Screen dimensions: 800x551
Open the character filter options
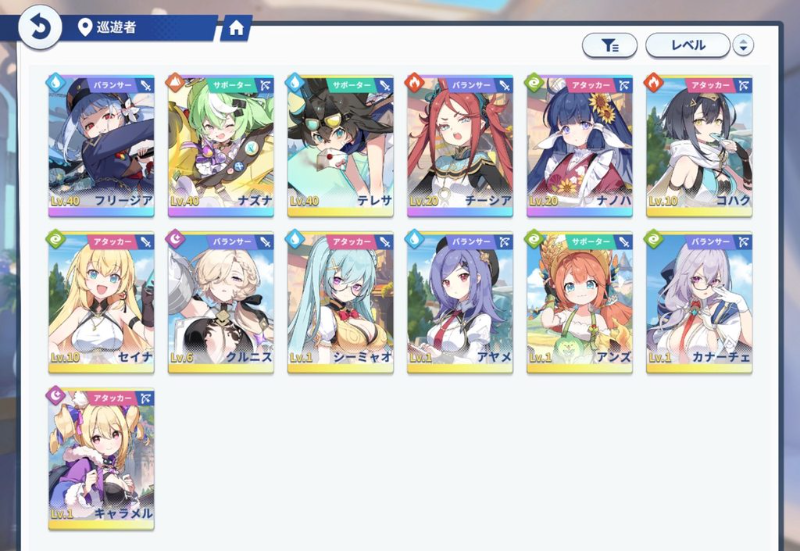point(609,45)
